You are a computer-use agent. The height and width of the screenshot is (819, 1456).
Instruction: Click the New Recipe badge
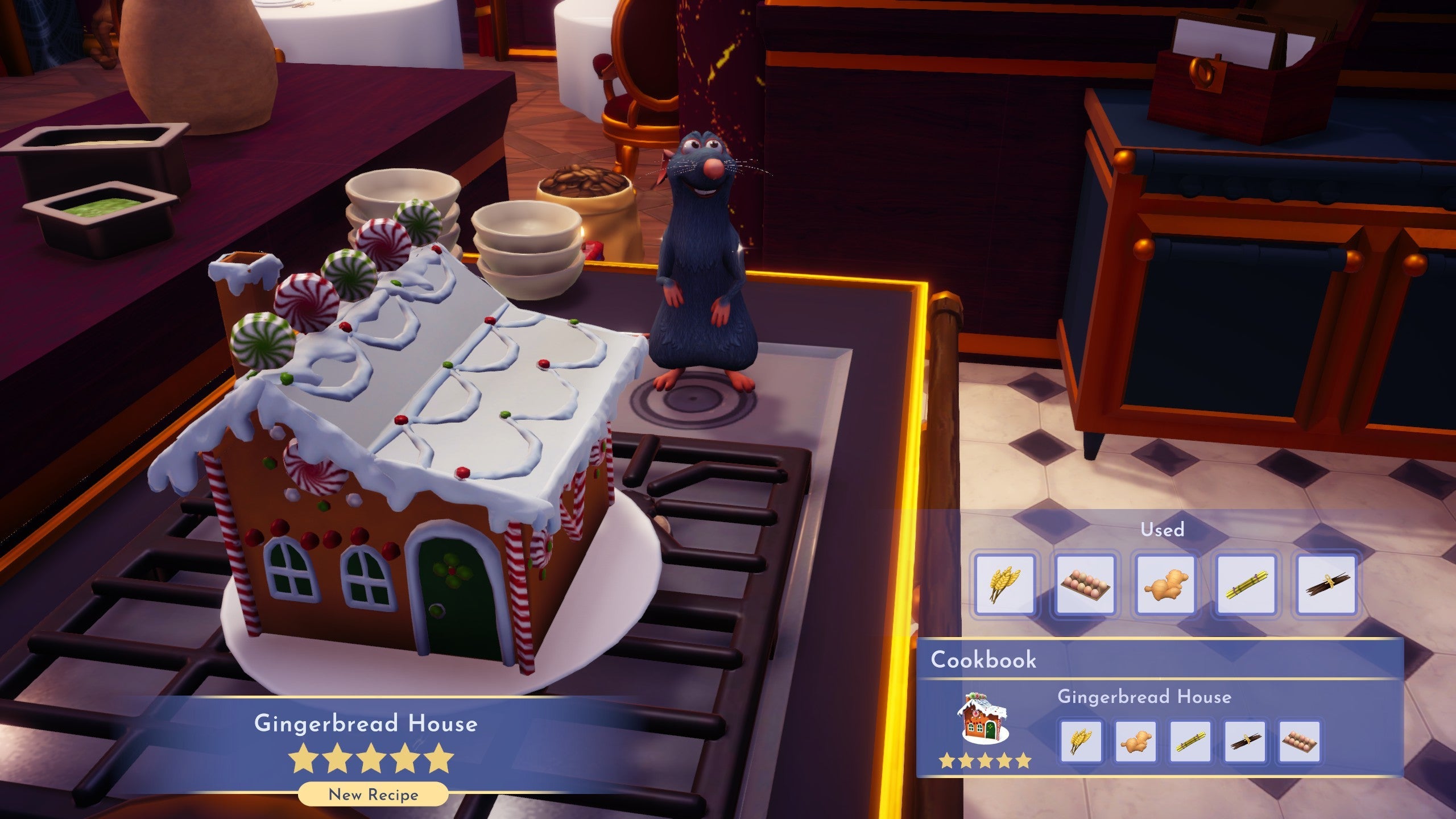373,795
